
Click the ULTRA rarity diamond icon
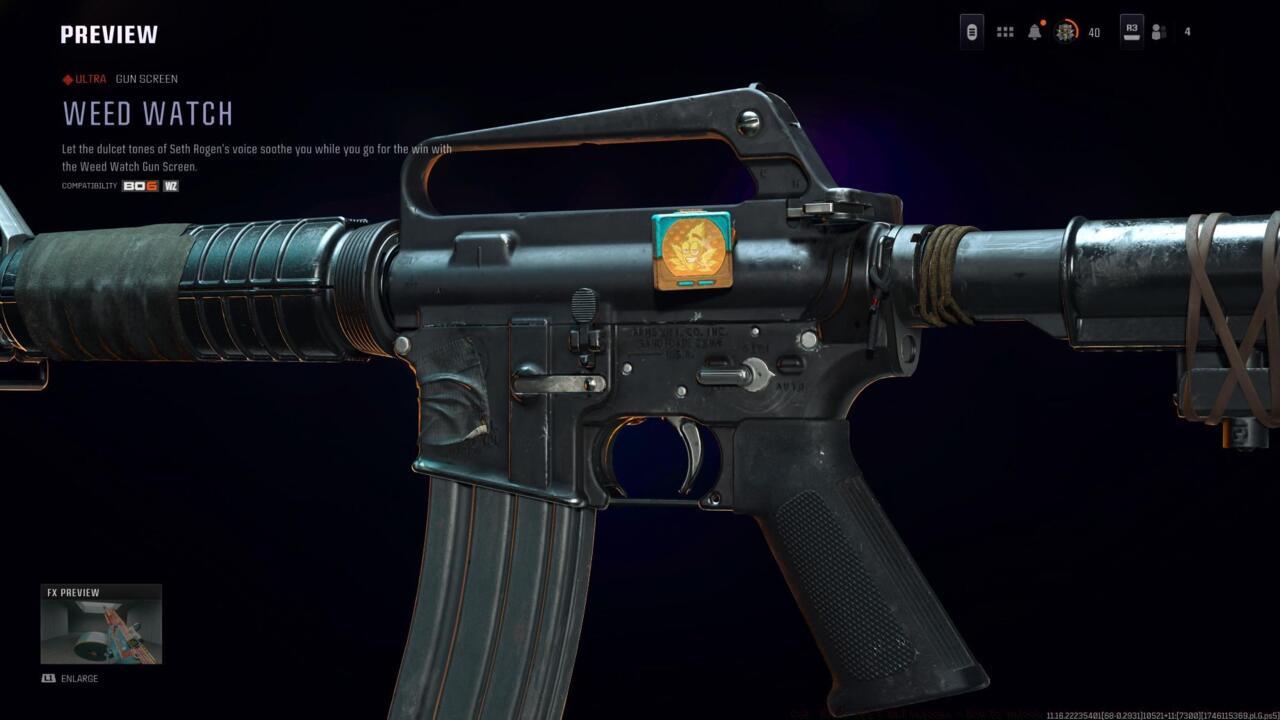(66, 79)
